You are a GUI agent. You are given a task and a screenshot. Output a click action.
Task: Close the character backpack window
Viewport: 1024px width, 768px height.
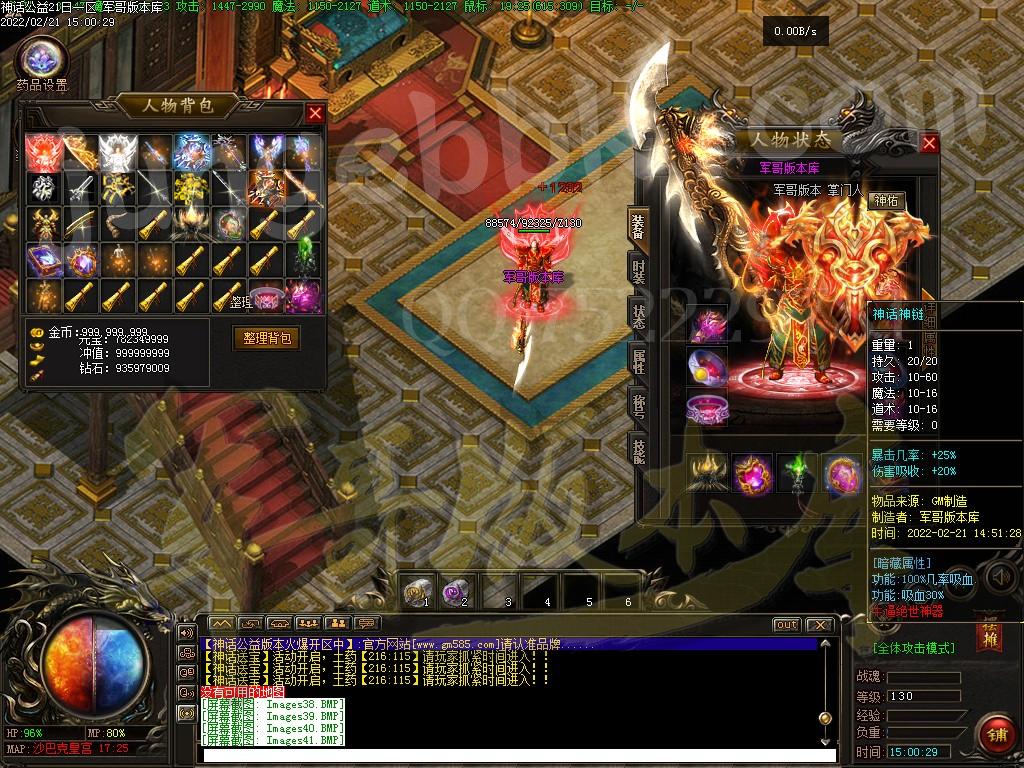click(315, 113)
